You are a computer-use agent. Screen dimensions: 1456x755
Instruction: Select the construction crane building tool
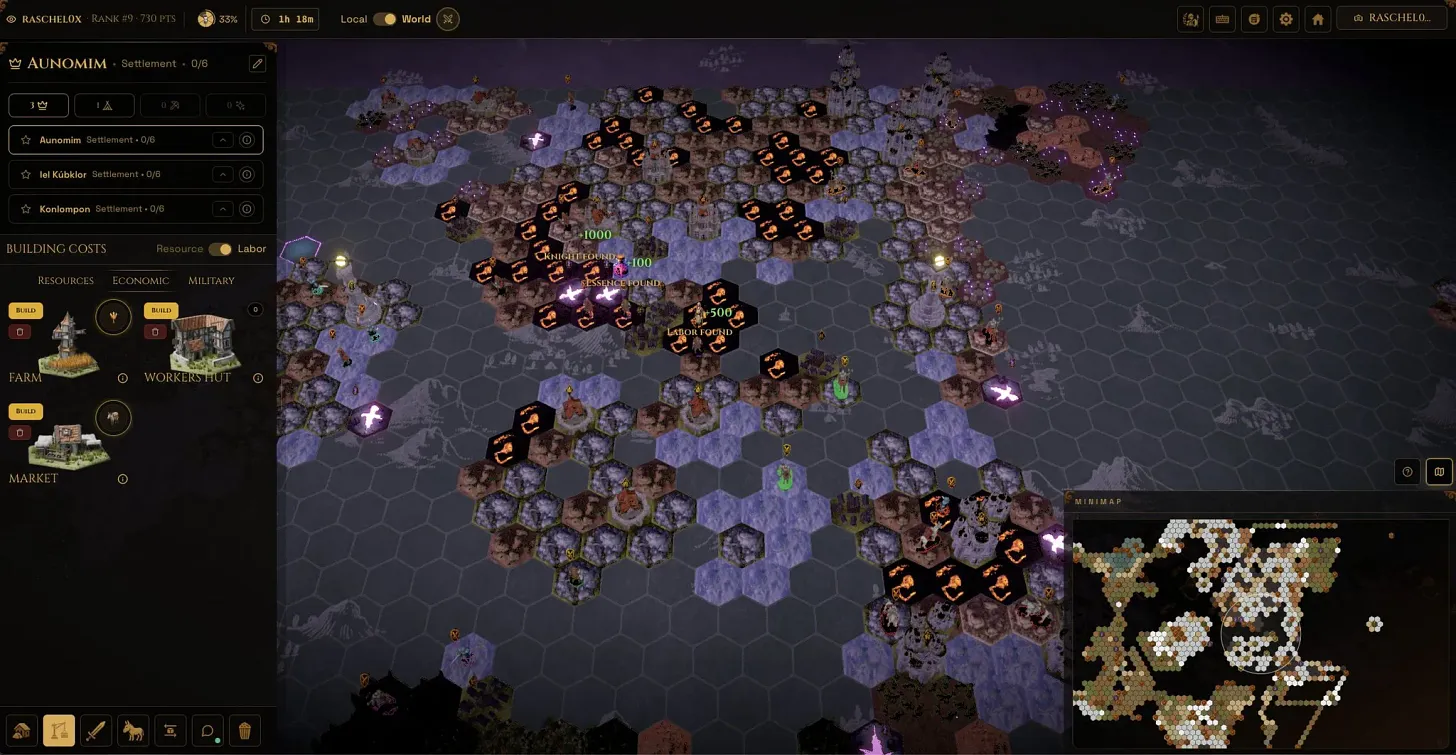[x=59, y=730]
